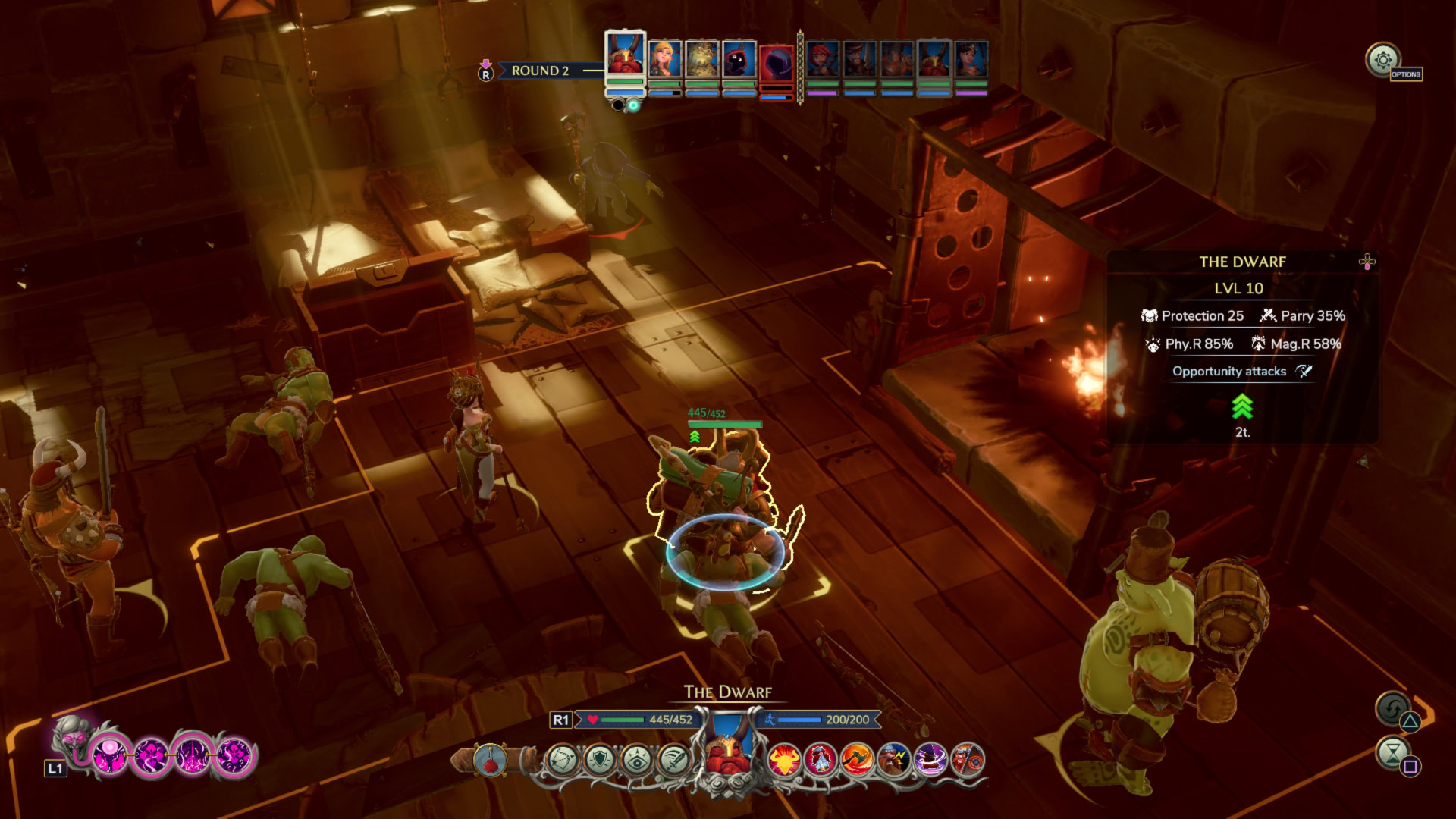Activate the golden bull head ability
Image resolution: width=1456 pixels, height=819 pixels.
(784, 759)
